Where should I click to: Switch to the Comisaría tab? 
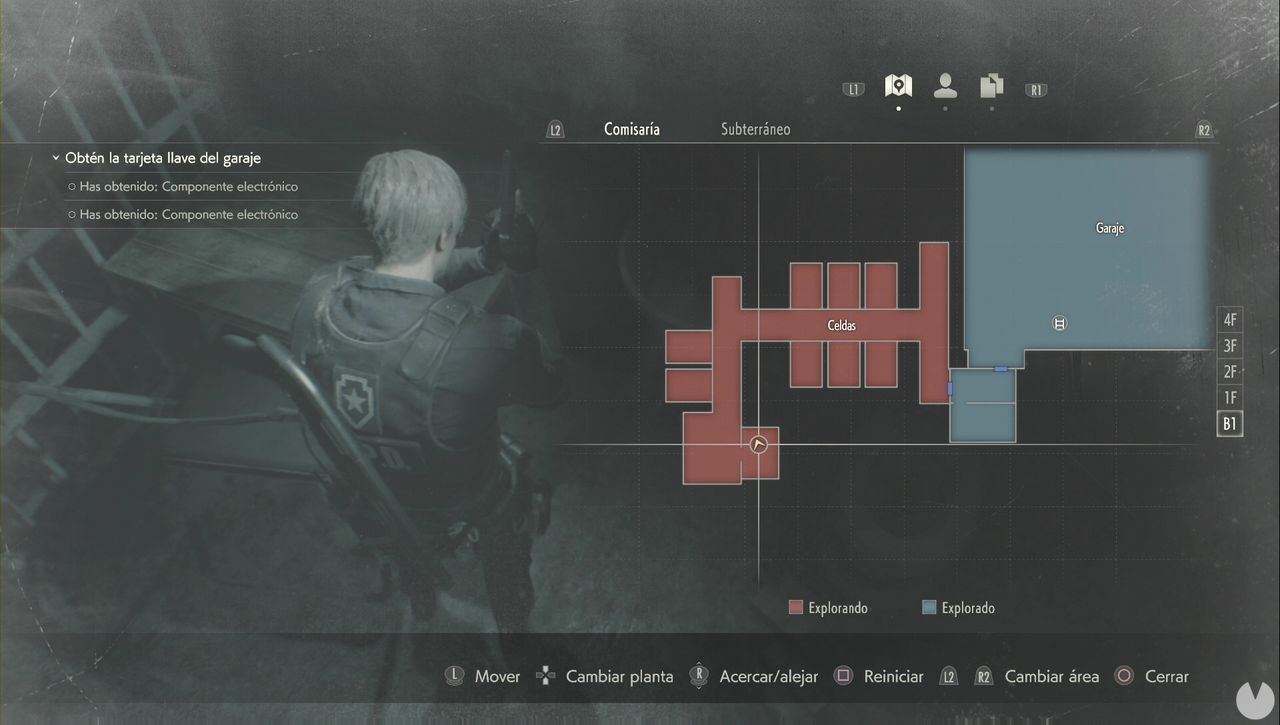pyautogui.click(x=631, y=128)
